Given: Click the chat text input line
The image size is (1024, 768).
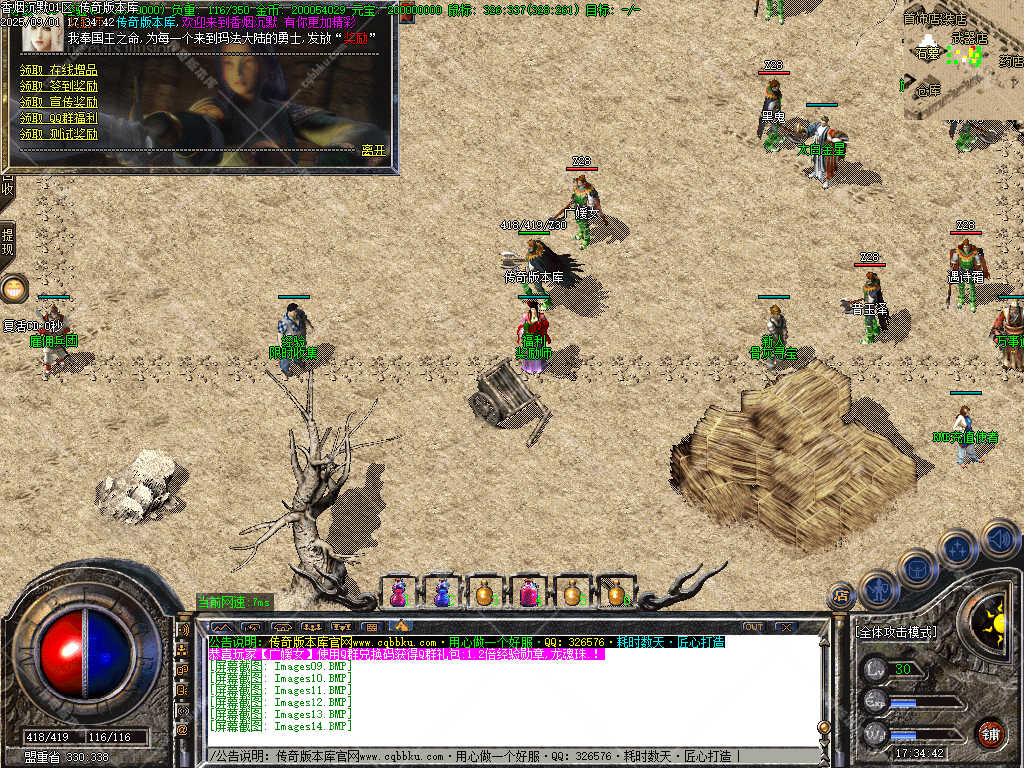Looking at the screenshot, I should point(500,756).
